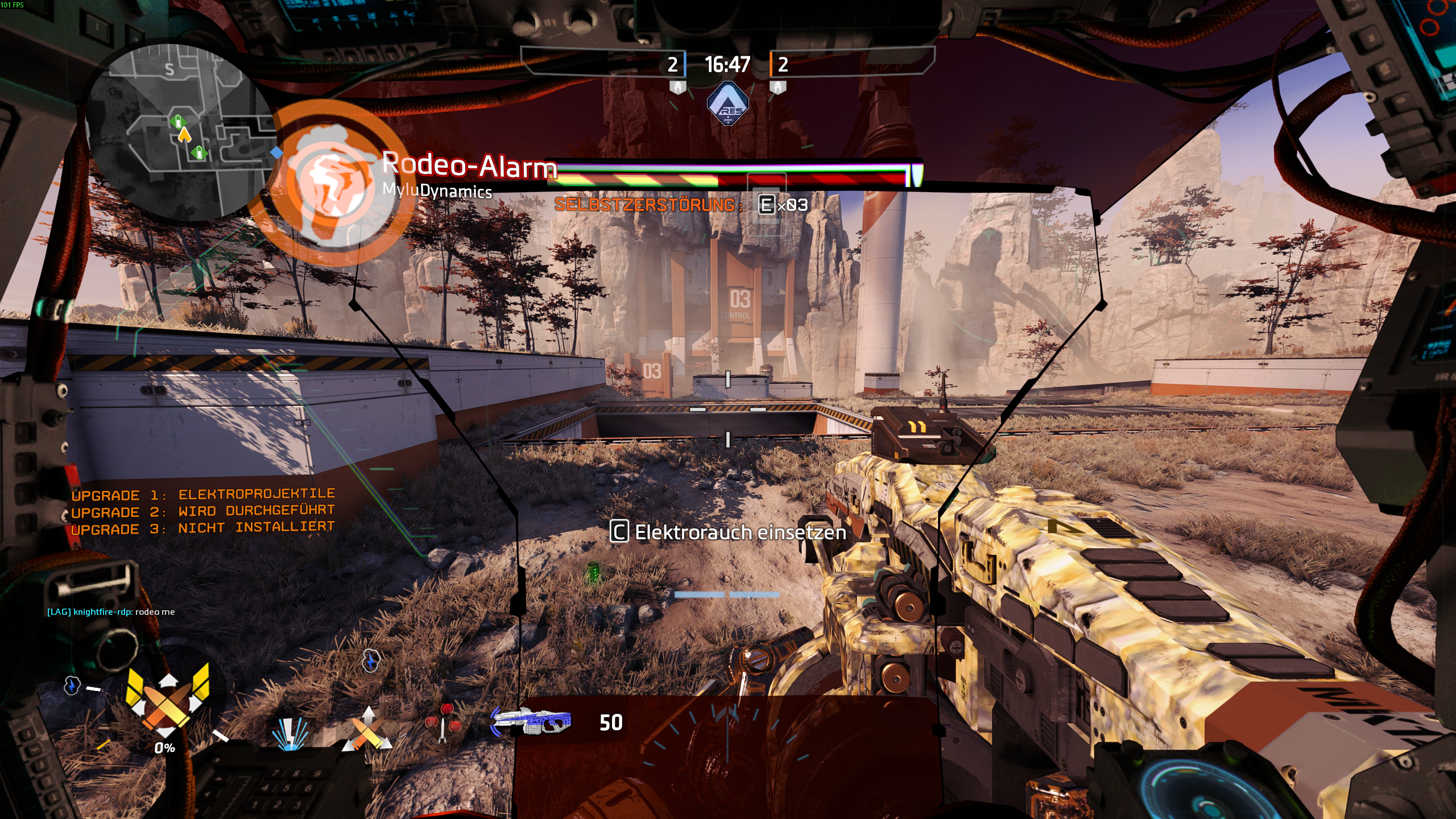Select the blue and white rifle weapon icon
Viewport: 1456px width, 819px height.
pyautogui.click(x=532, y=722)
